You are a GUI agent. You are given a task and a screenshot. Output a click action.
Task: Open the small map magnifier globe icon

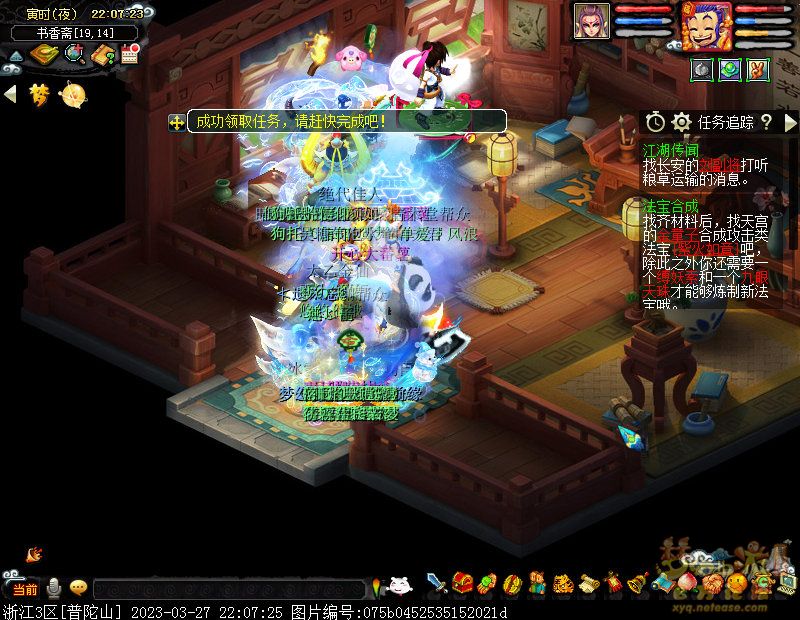(x=74, y=55)
